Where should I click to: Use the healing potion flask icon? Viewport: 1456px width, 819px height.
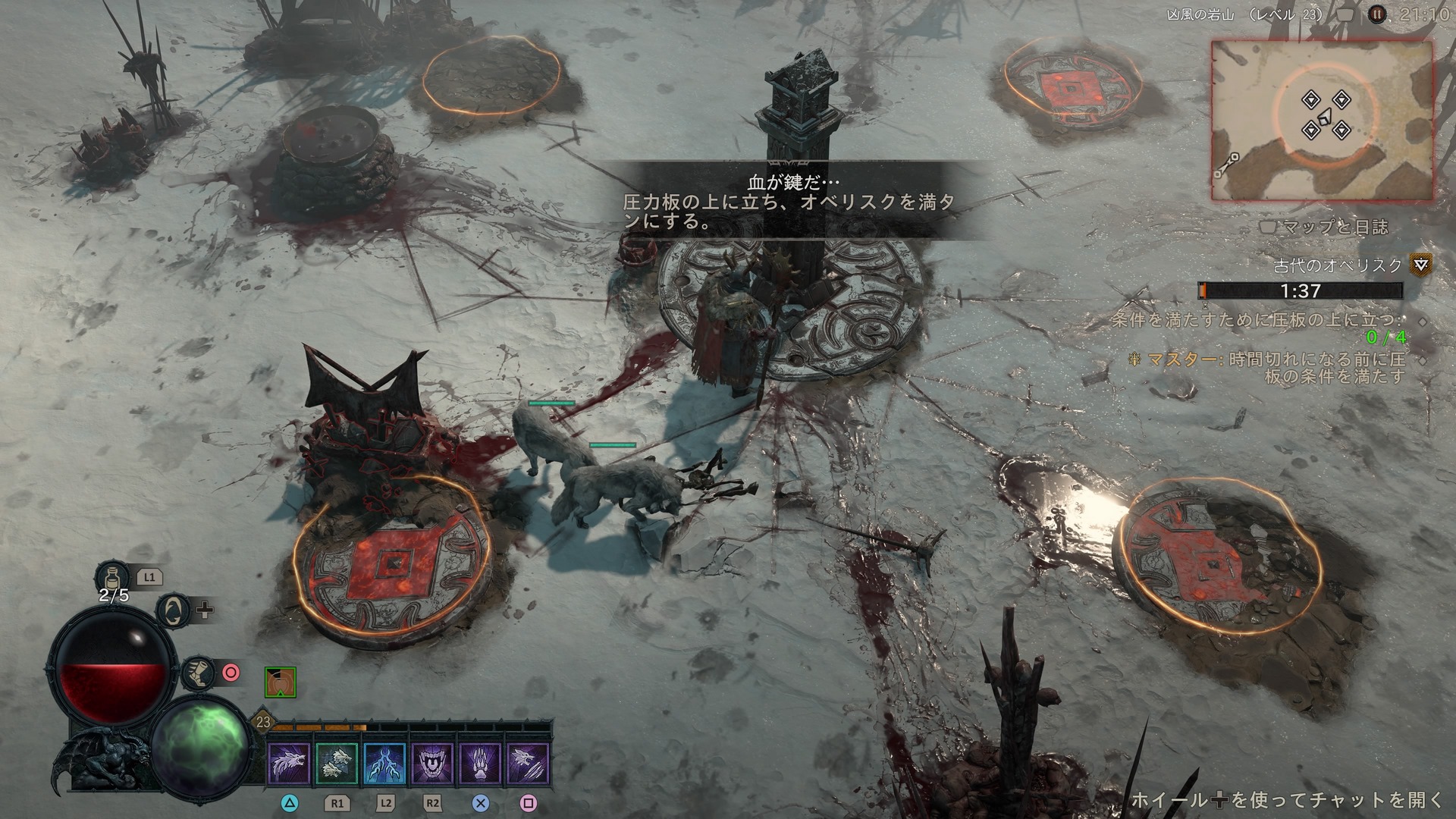click(x=114, y=576)
